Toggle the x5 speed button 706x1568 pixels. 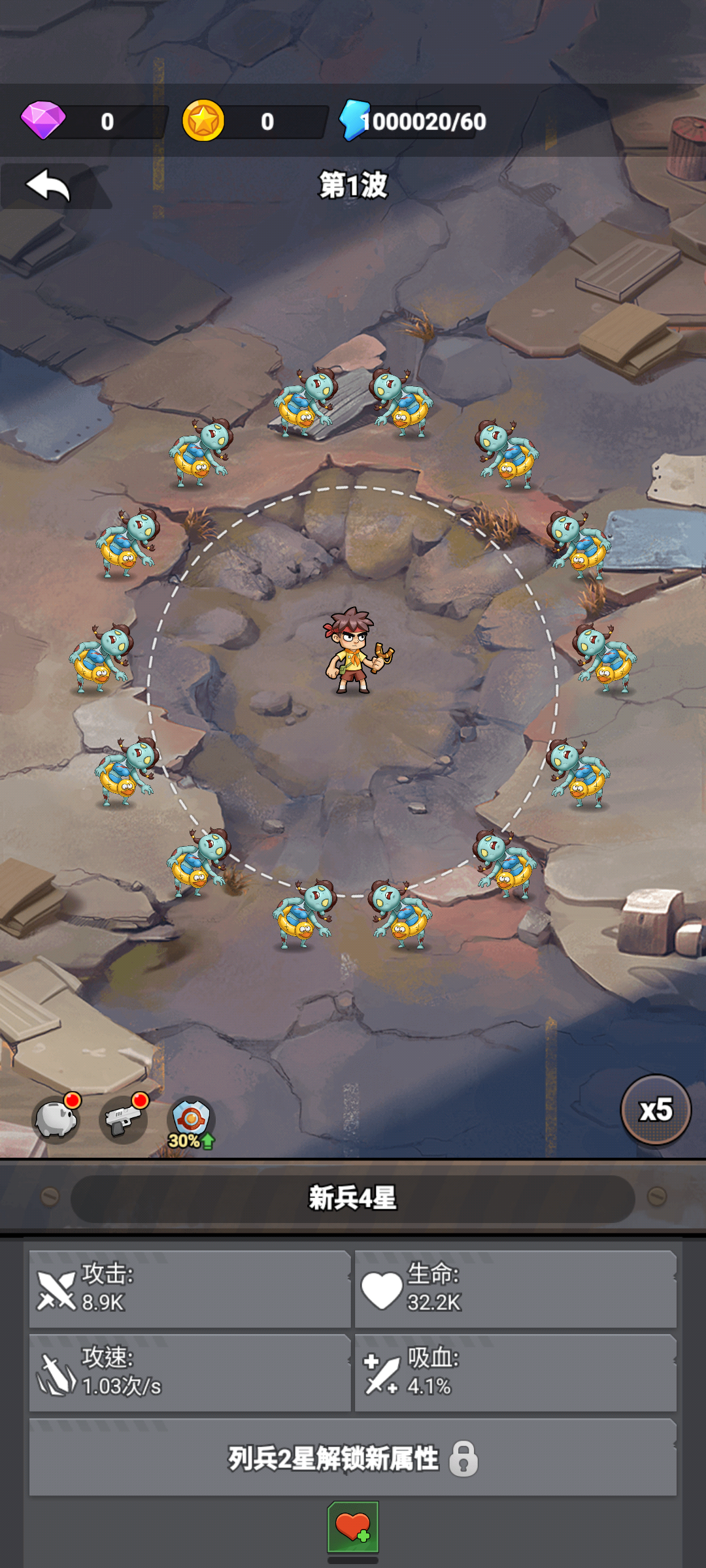pyautogui.click(x=655, y=1110)
